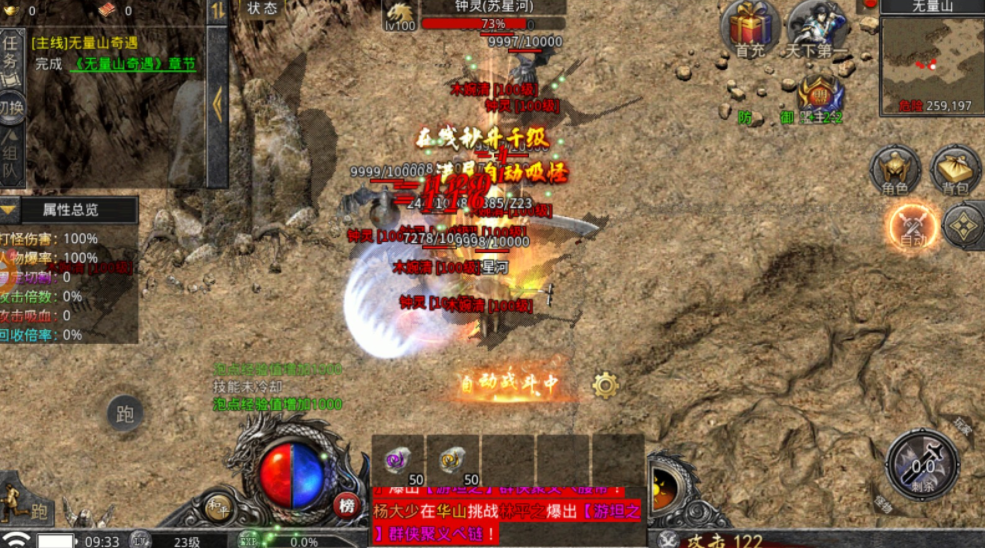This screenshot has width=985, height=548.
Task: Tap the round 跑 run button
Action: pos(125,413)
